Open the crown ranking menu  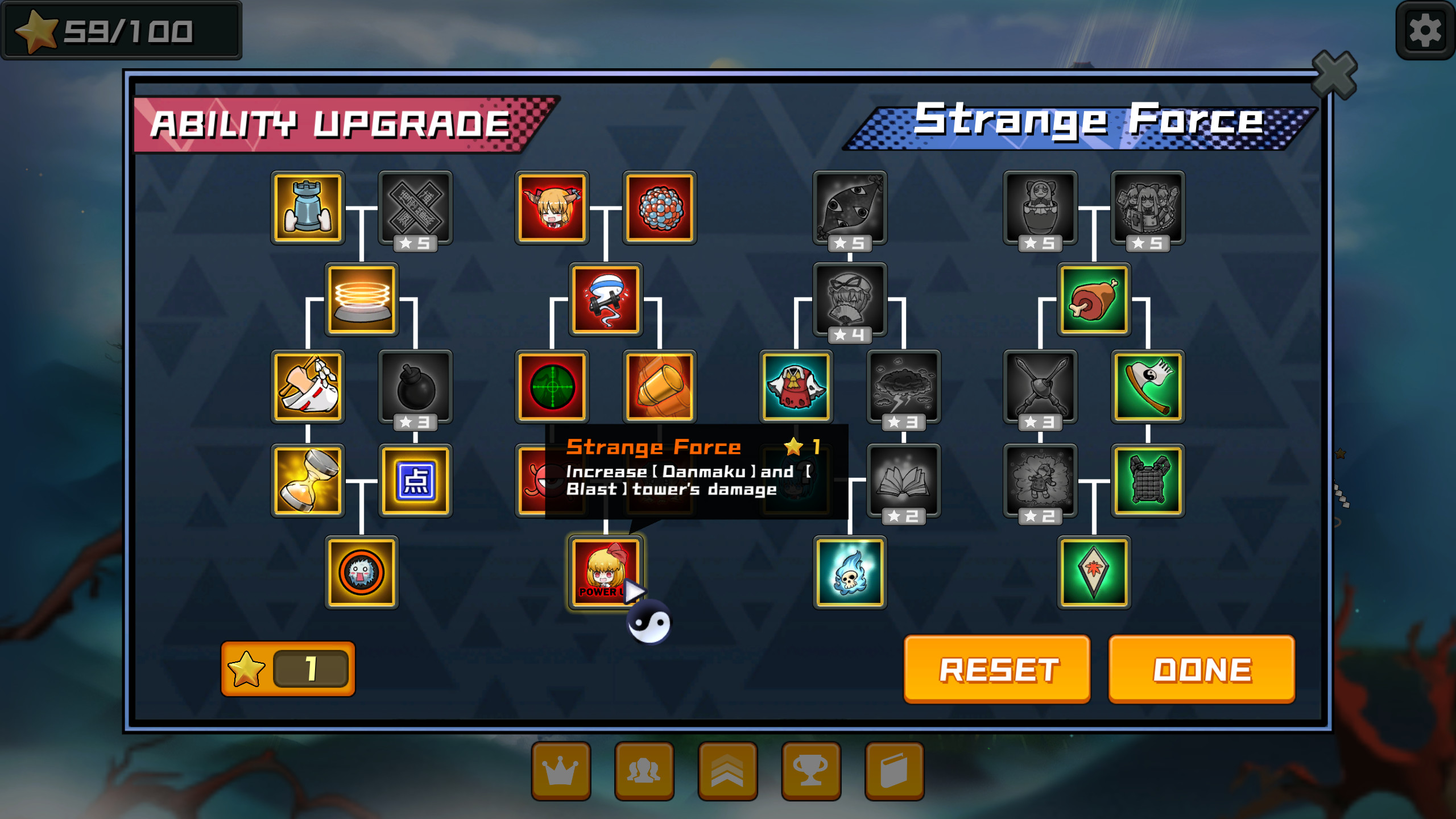coord(560,772)
